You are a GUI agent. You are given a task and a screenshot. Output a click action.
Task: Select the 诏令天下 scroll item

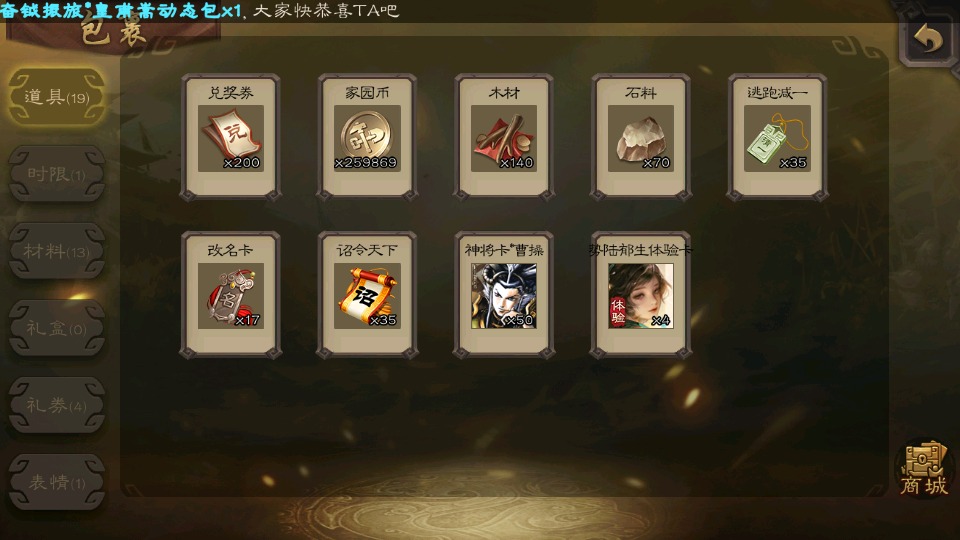tap(367, 295)
